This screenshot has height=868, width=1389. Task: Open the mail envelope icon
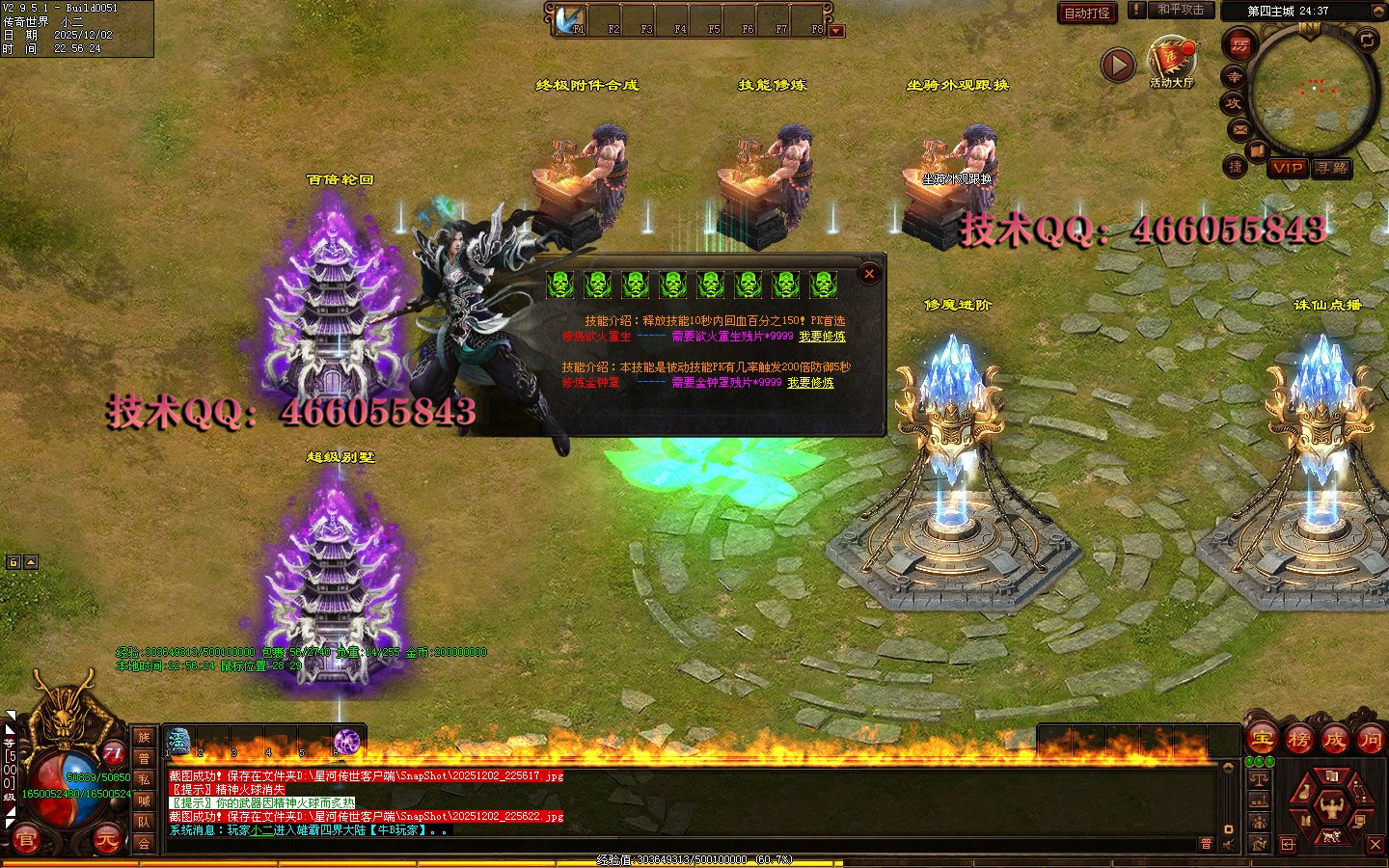[x=1240, y=129]
